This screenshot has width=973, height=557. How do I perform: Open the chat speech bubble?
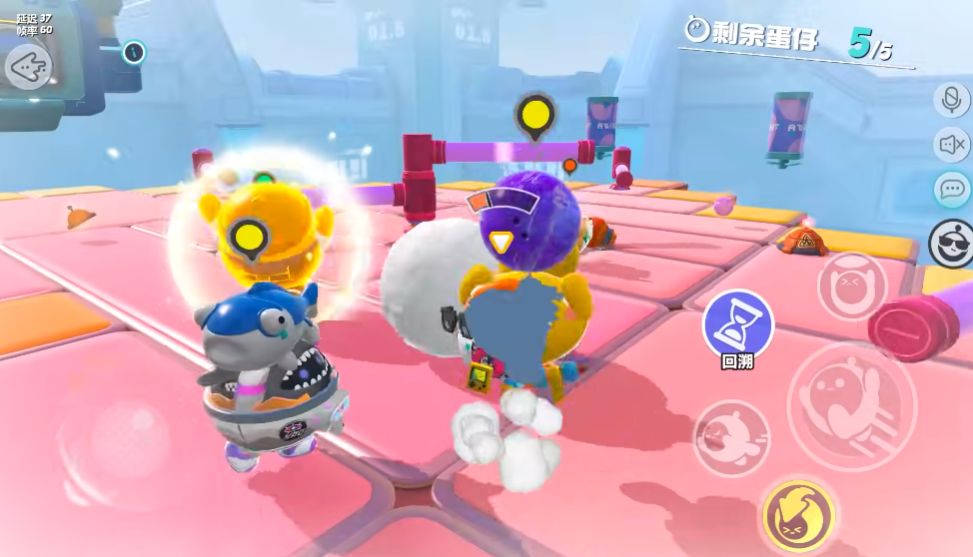(951, 188)
